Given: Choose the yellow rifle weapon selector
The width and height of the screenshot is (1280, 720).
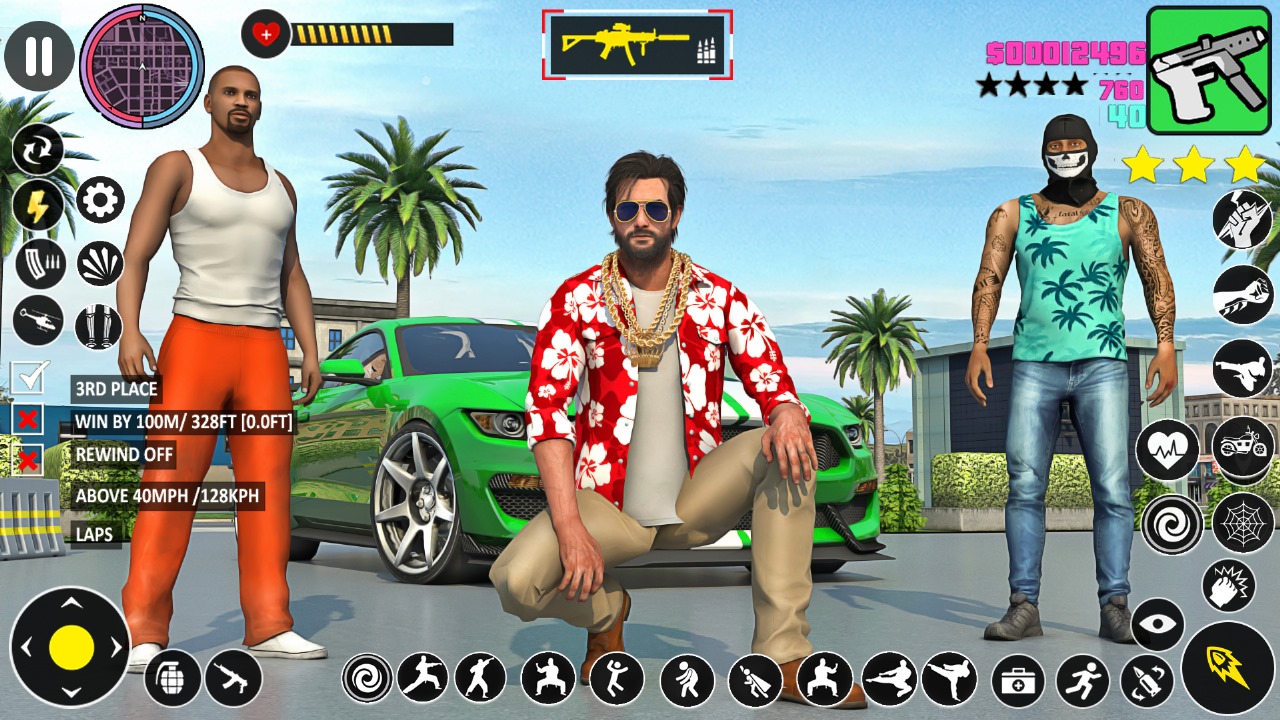Looking at the screenshot, I should 637,45.
